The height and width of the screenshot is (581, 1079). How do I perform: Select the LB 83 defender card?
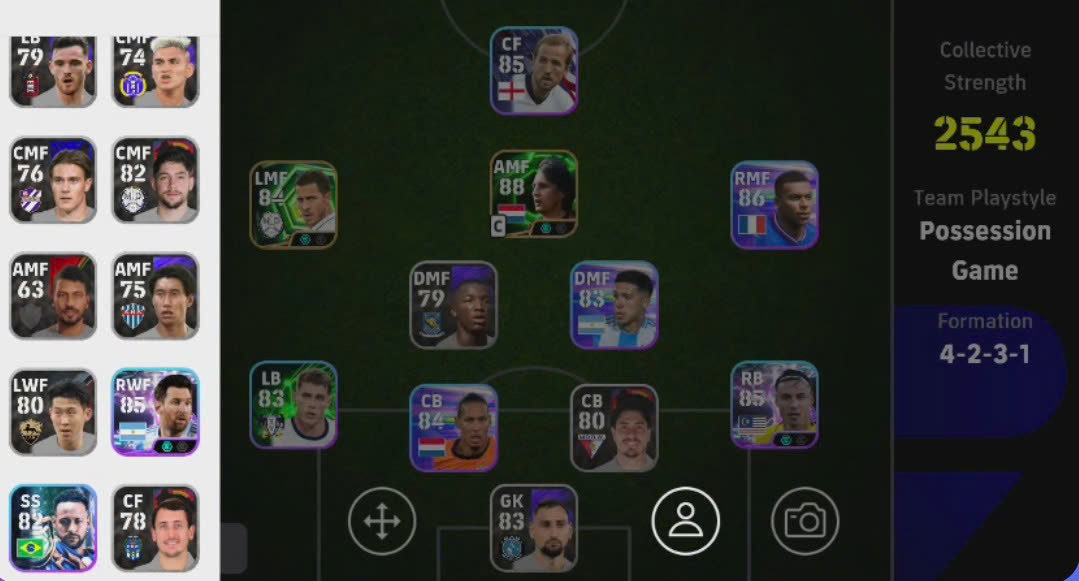[293, 405]
